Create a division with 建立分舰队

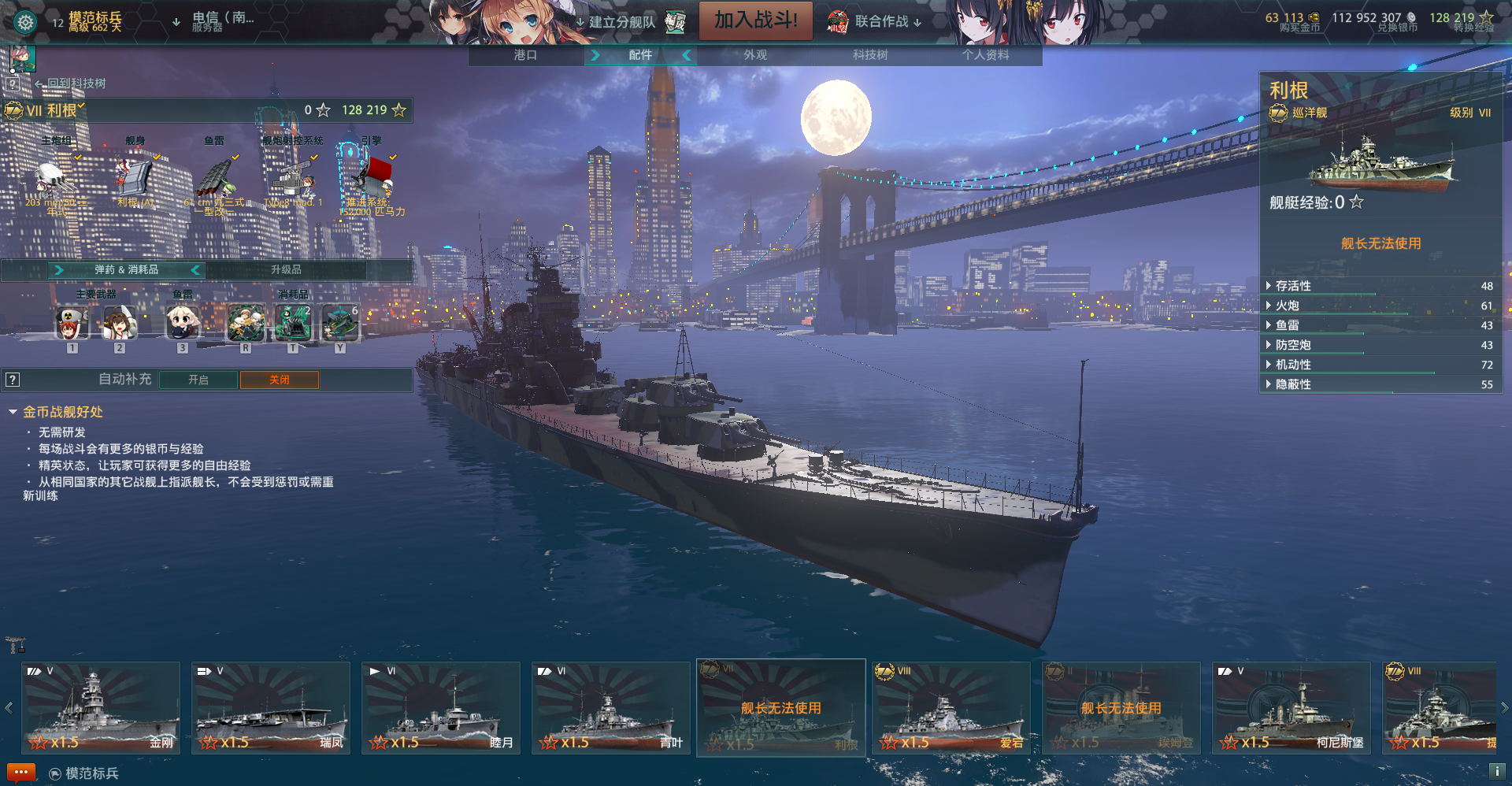click(622, 22)
